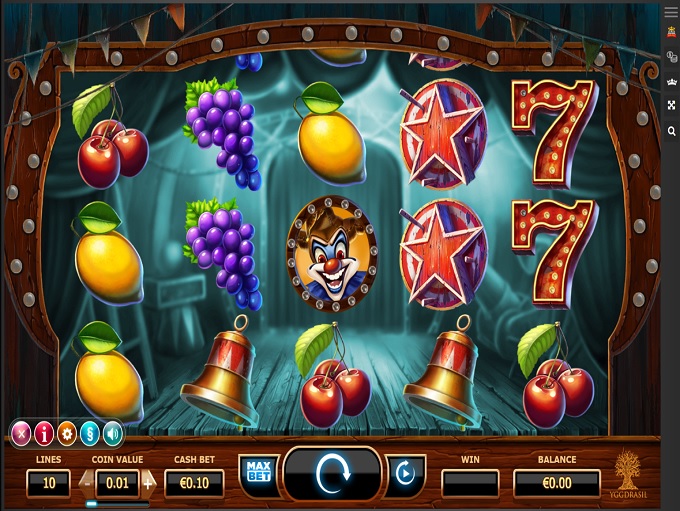Open search with the magnifying glass icon
680x511 pixels.
pos(671,131)
